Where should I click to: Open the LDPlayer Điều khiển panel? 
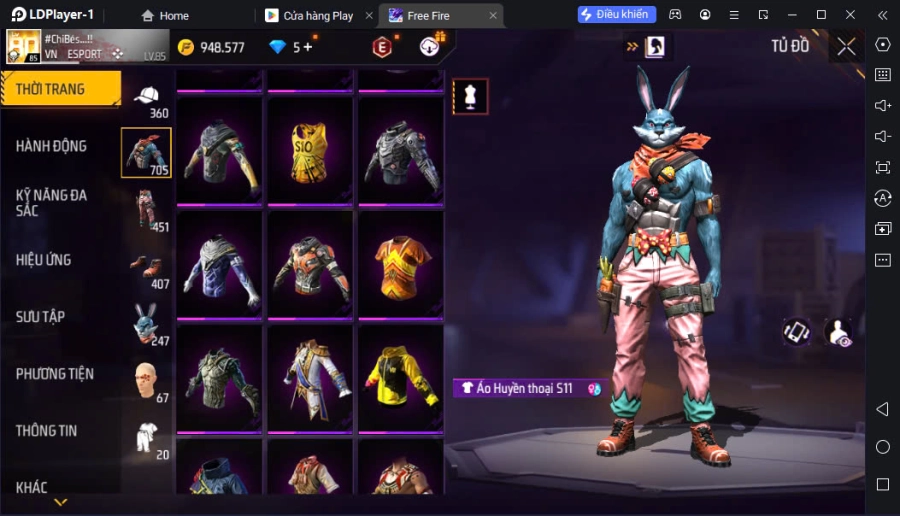point(616,15)
